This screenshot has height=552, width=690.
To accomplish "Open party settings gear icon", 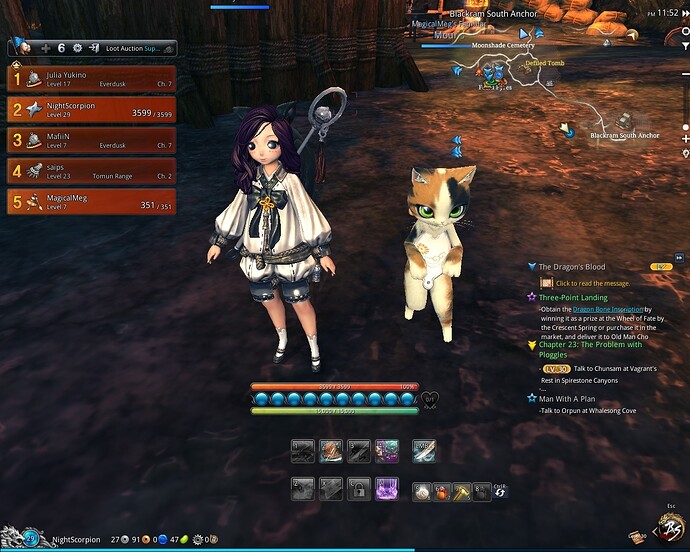I will click(x=77, y=48).
